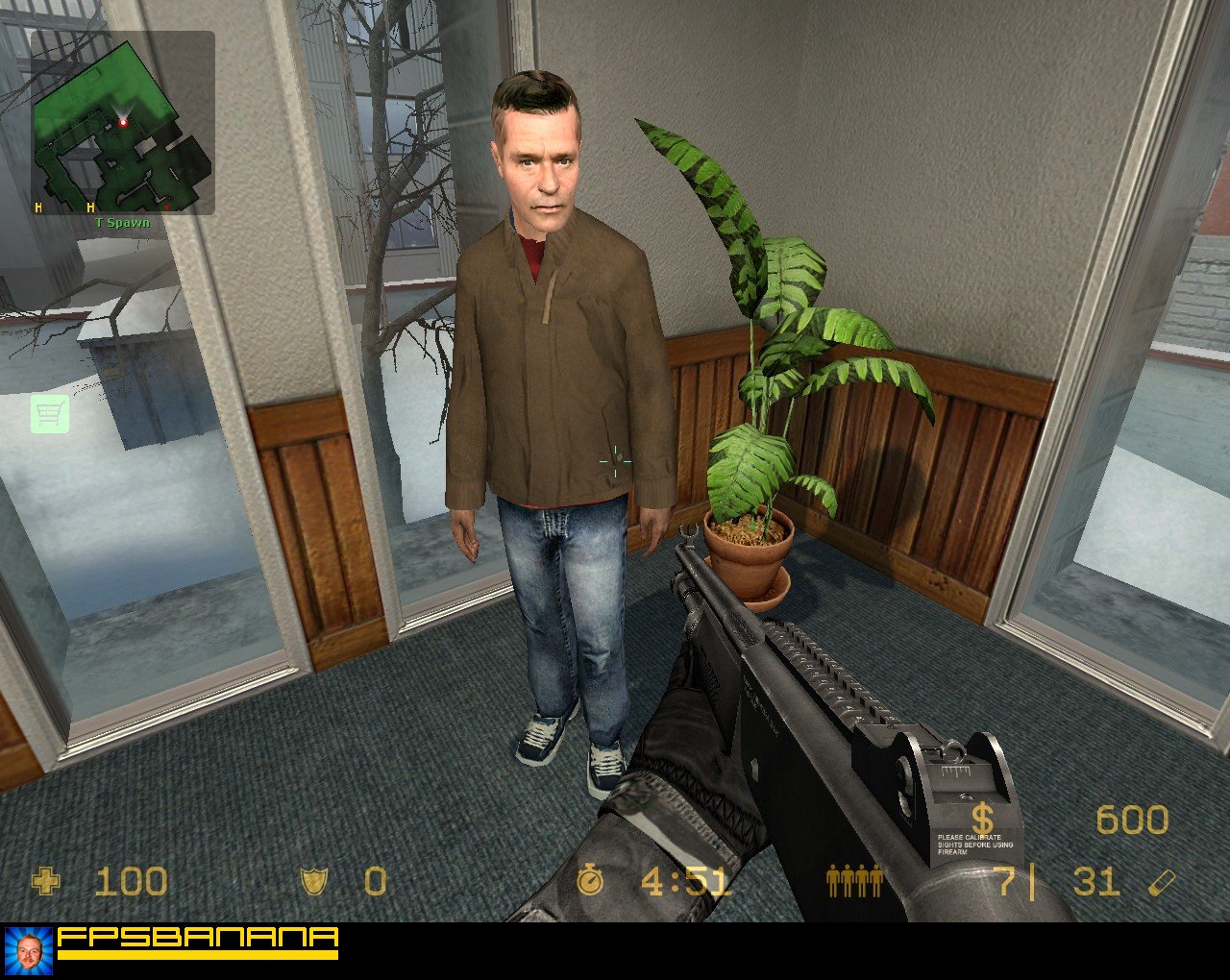The height and width of the screenshot is (980, 1230).
Task: Select the T Spawn location label
Action: click(122, 221)
